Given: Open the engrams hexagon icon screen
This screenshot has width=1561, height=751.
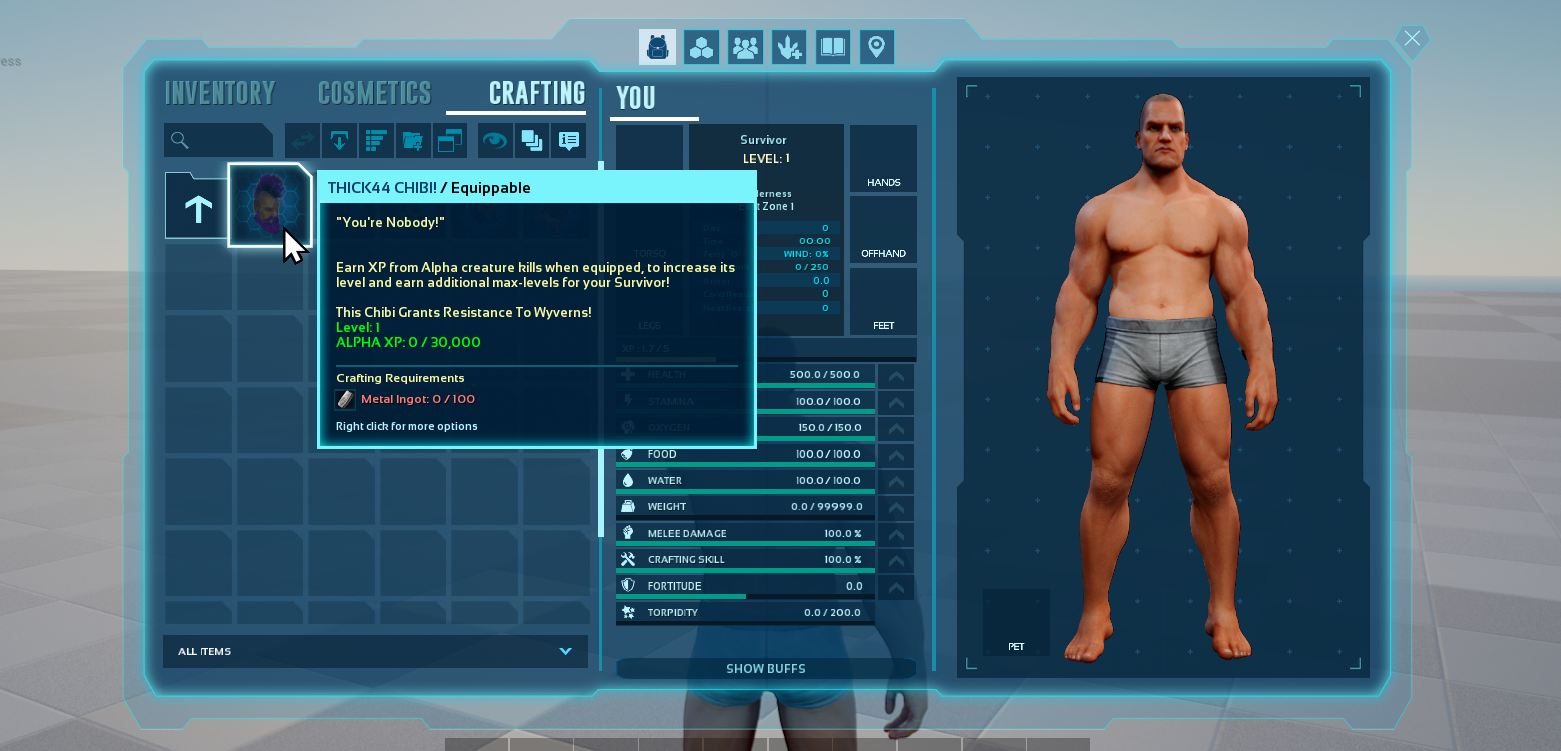Looking at the screenshot, I should click(701, 47).
